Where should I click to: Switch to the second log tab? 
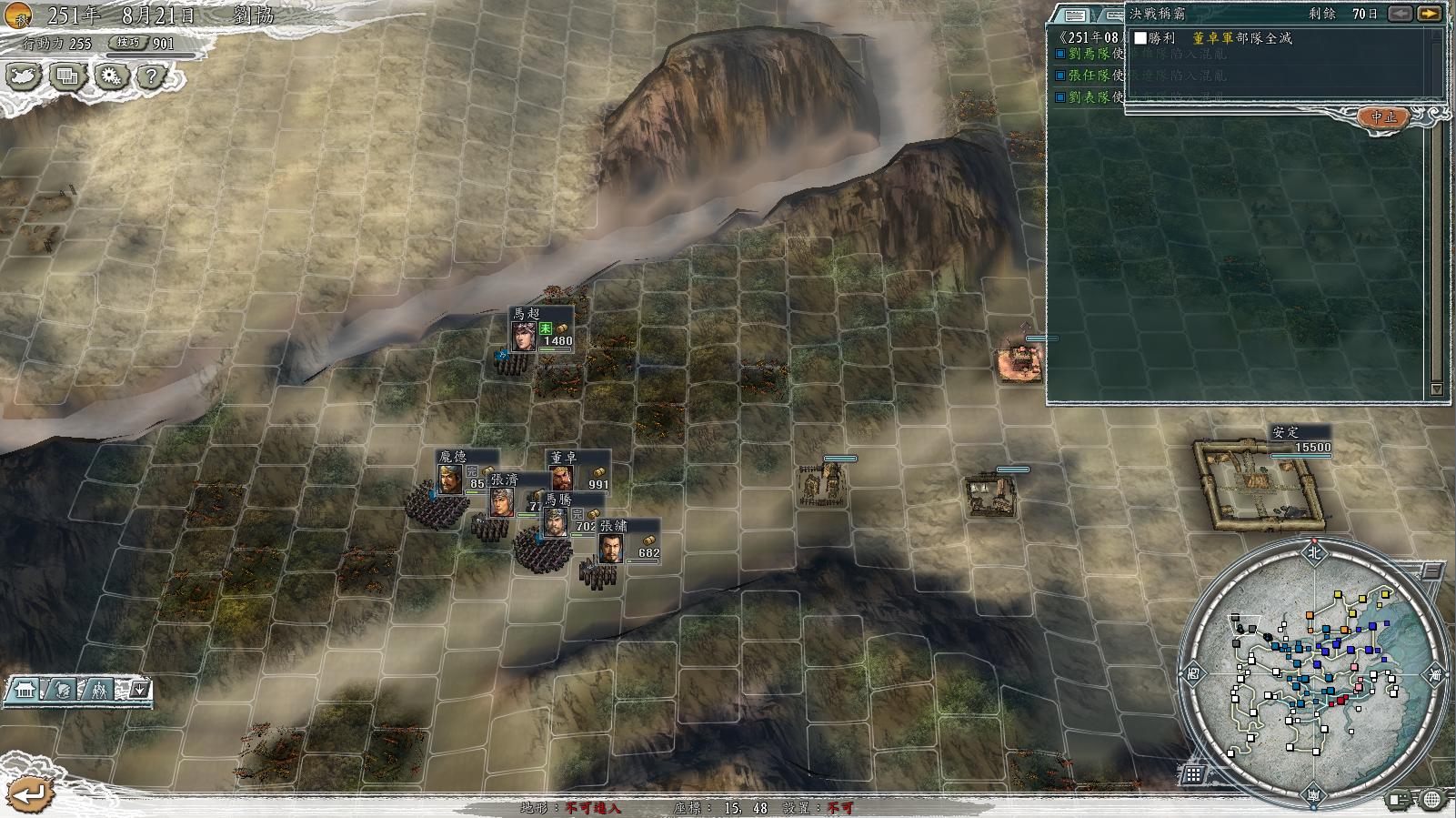click(1113, 15)
